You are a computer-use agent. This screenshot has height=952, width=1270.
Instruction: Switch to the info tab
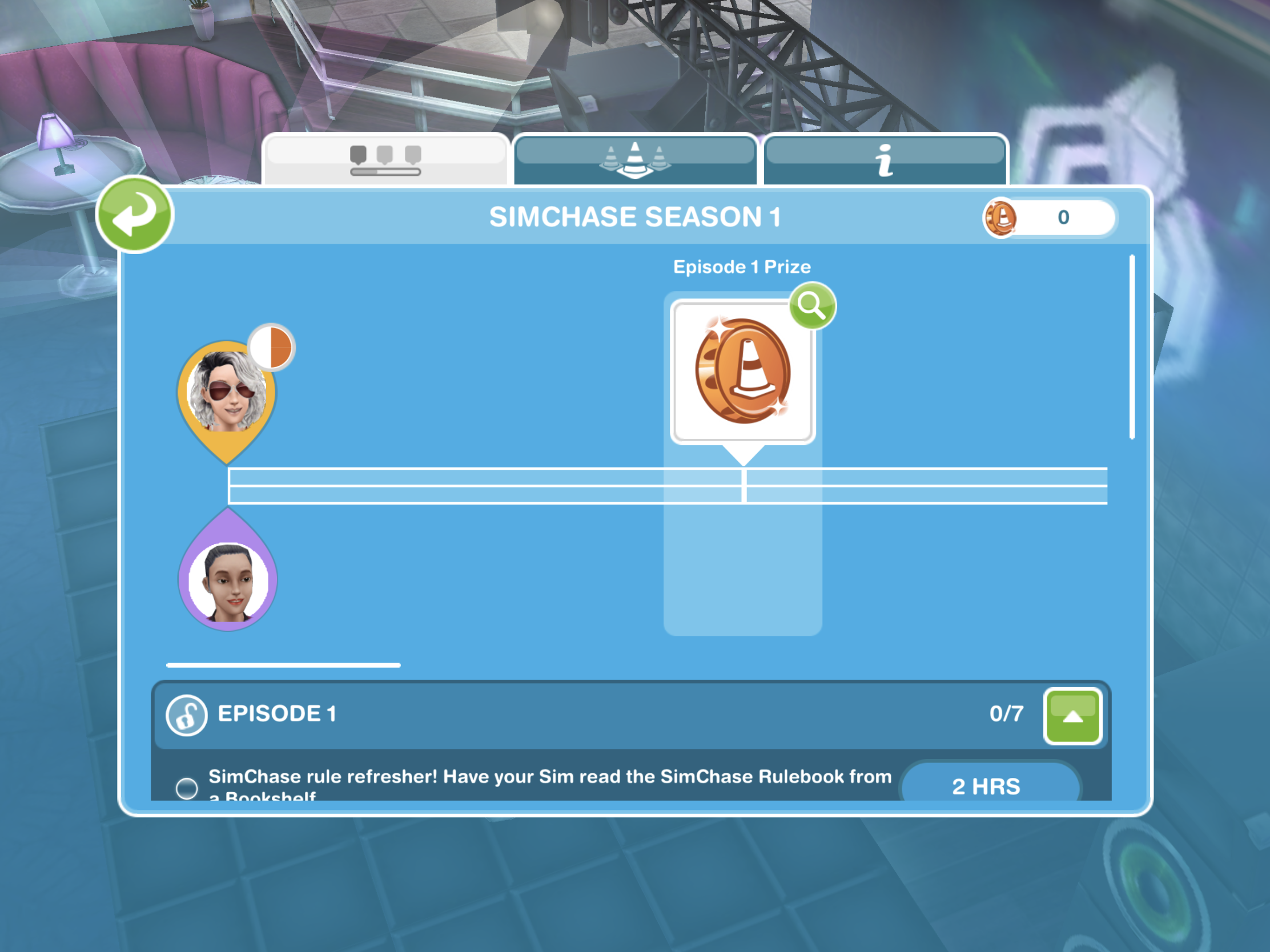885,159
